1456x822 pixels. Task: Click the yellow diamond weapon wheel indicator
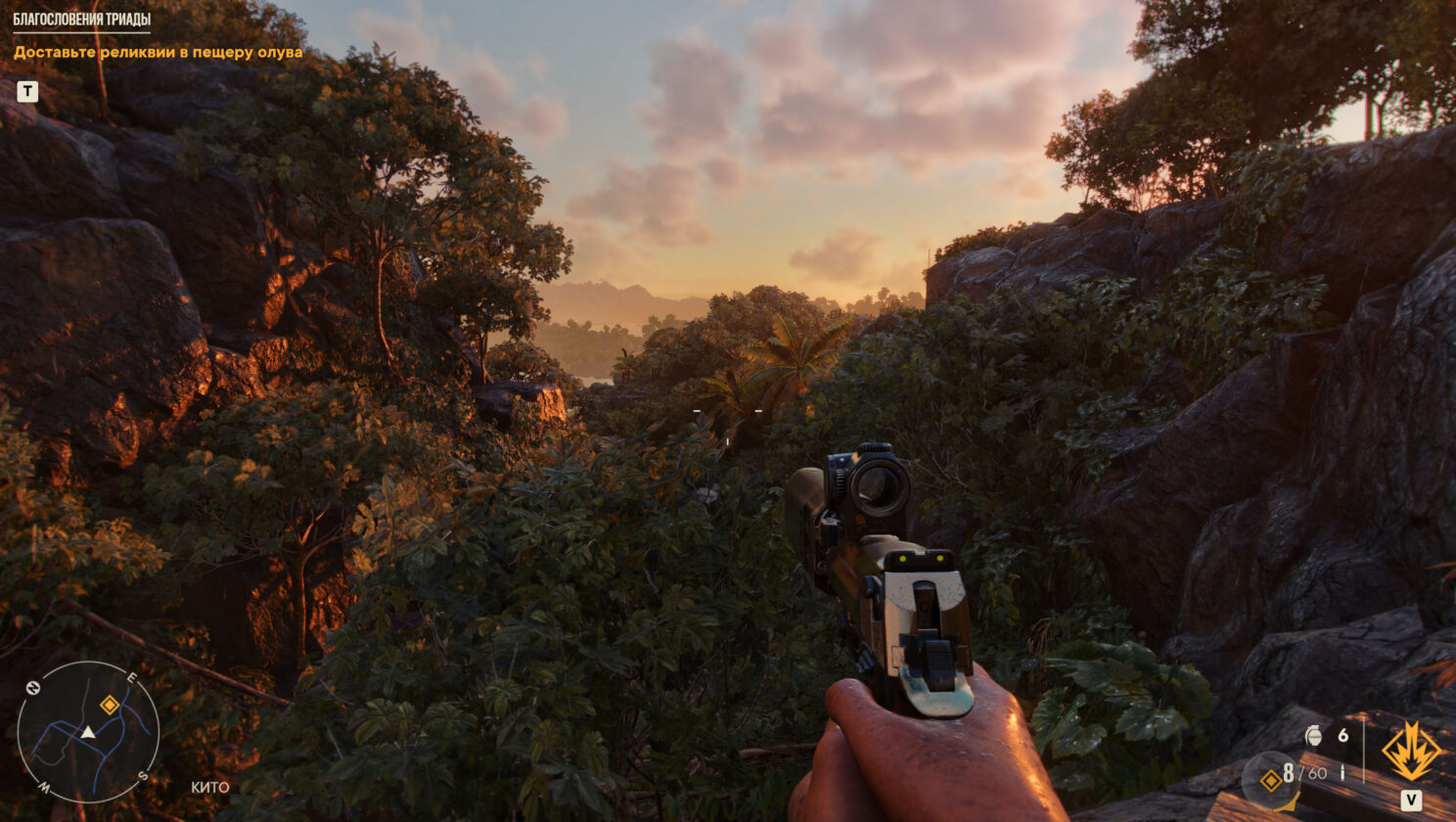[1270, 779]
